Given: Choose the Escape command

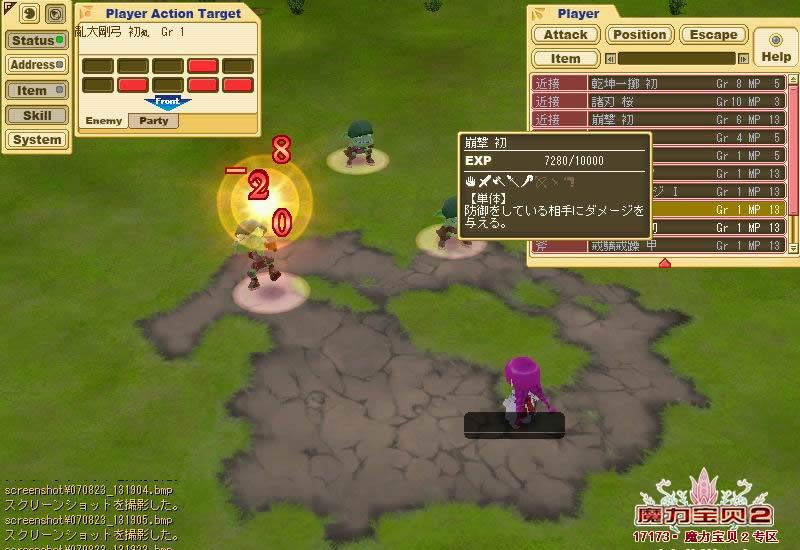Looking at the screenshot, I should 714,34.
